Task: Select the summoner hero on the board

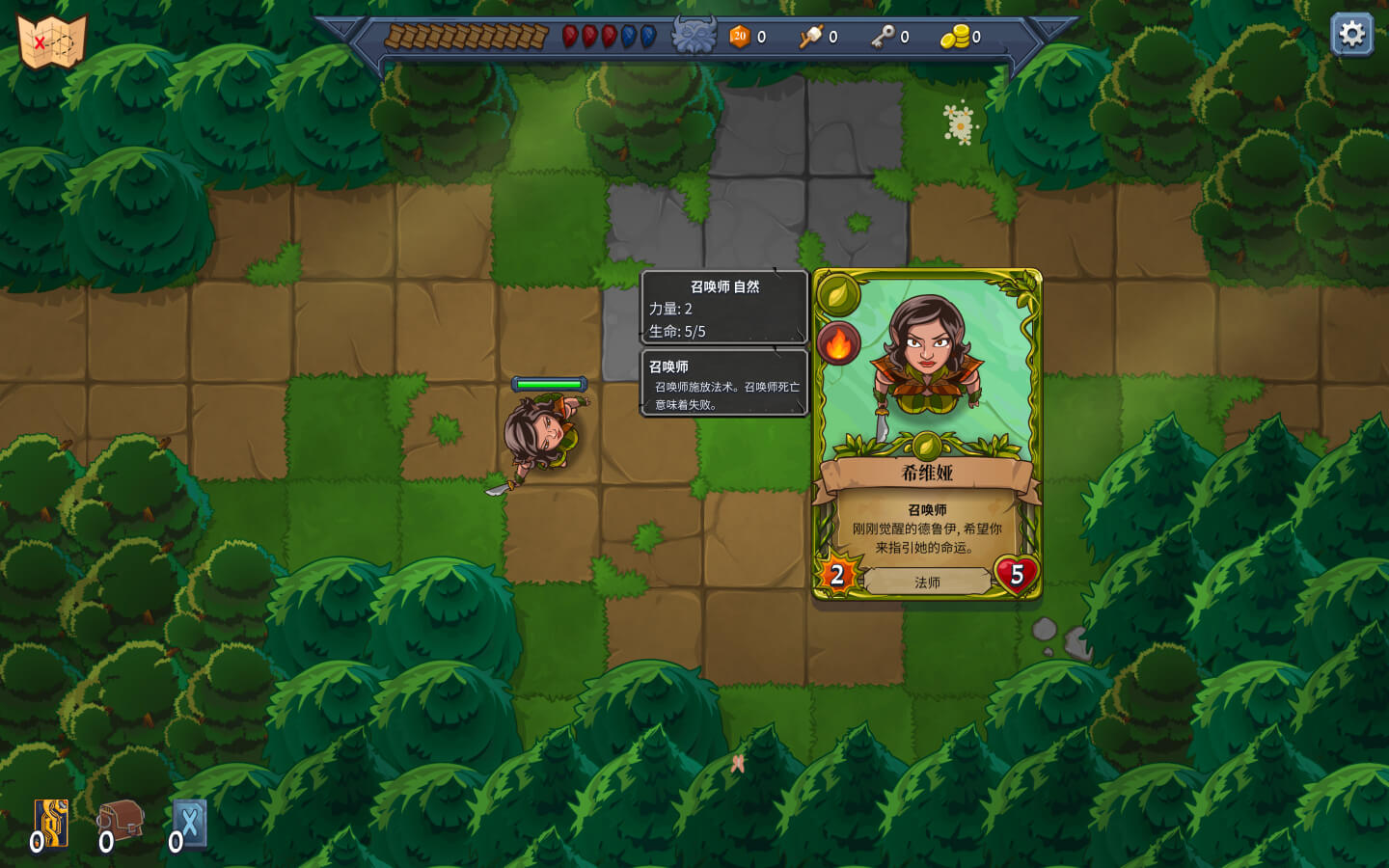Action: 543,436
